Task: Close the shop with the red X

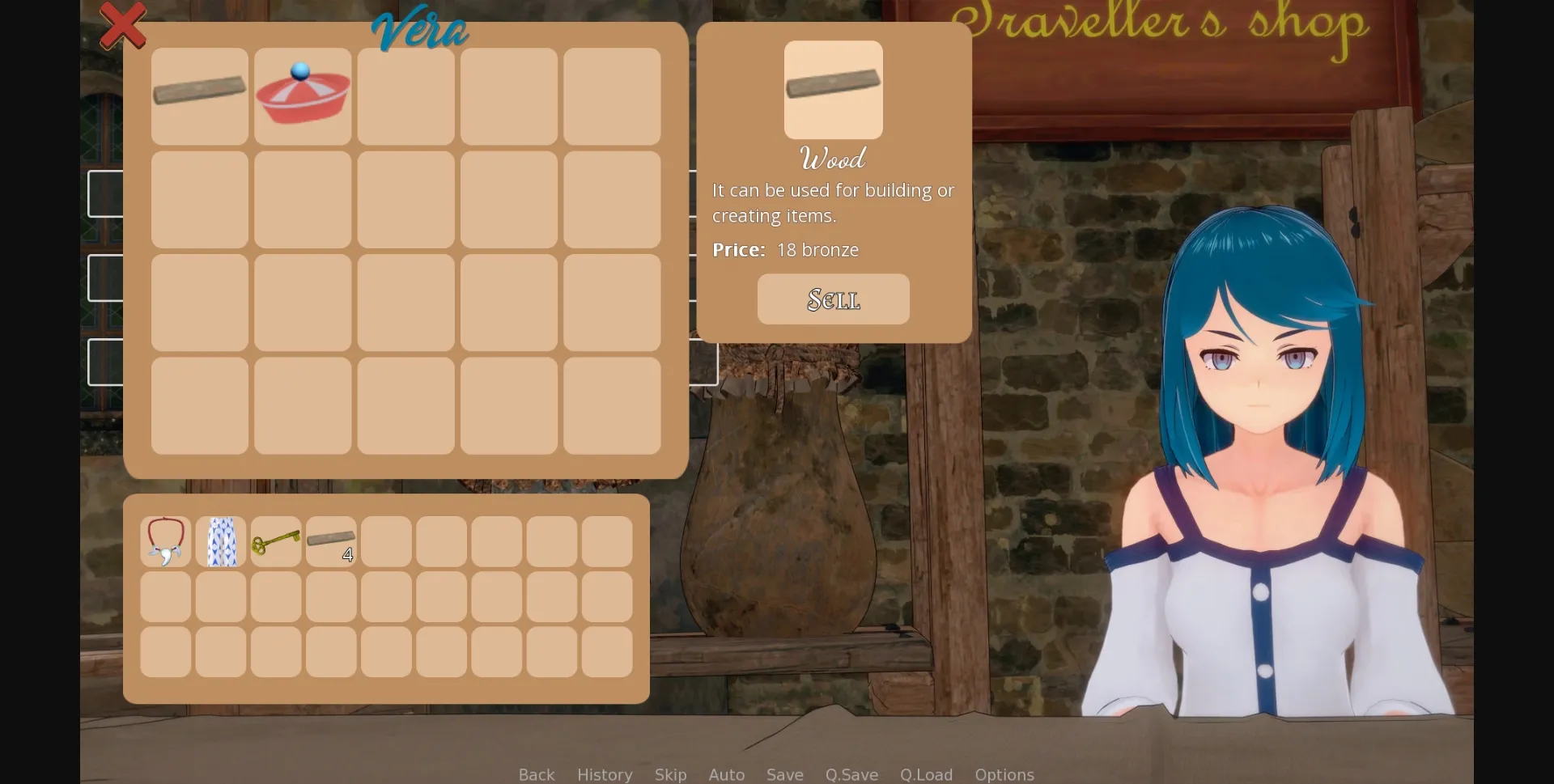Action: 123,25
